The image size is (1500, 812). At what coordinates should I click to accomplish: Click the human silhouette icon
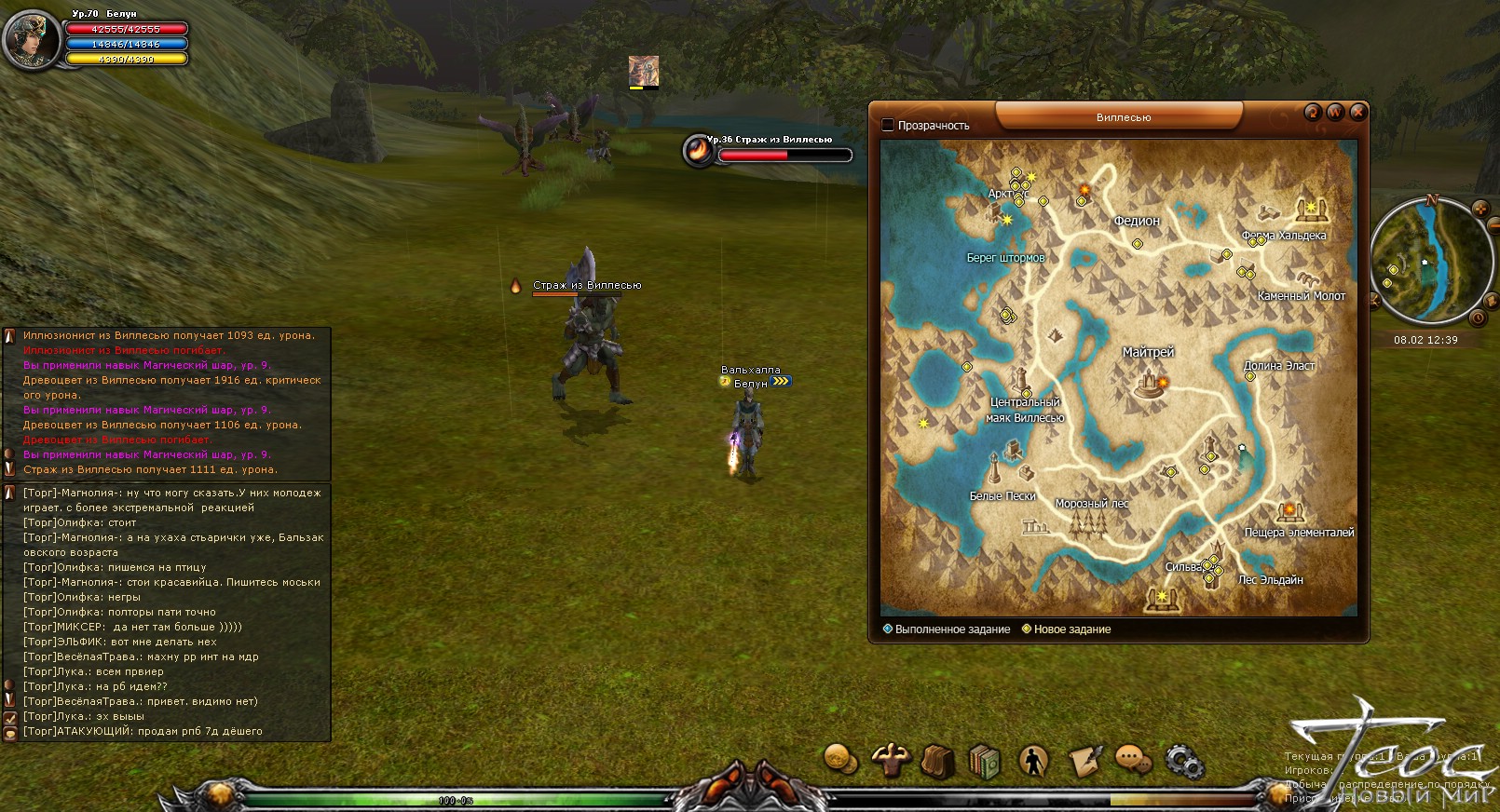[1033, 761]
